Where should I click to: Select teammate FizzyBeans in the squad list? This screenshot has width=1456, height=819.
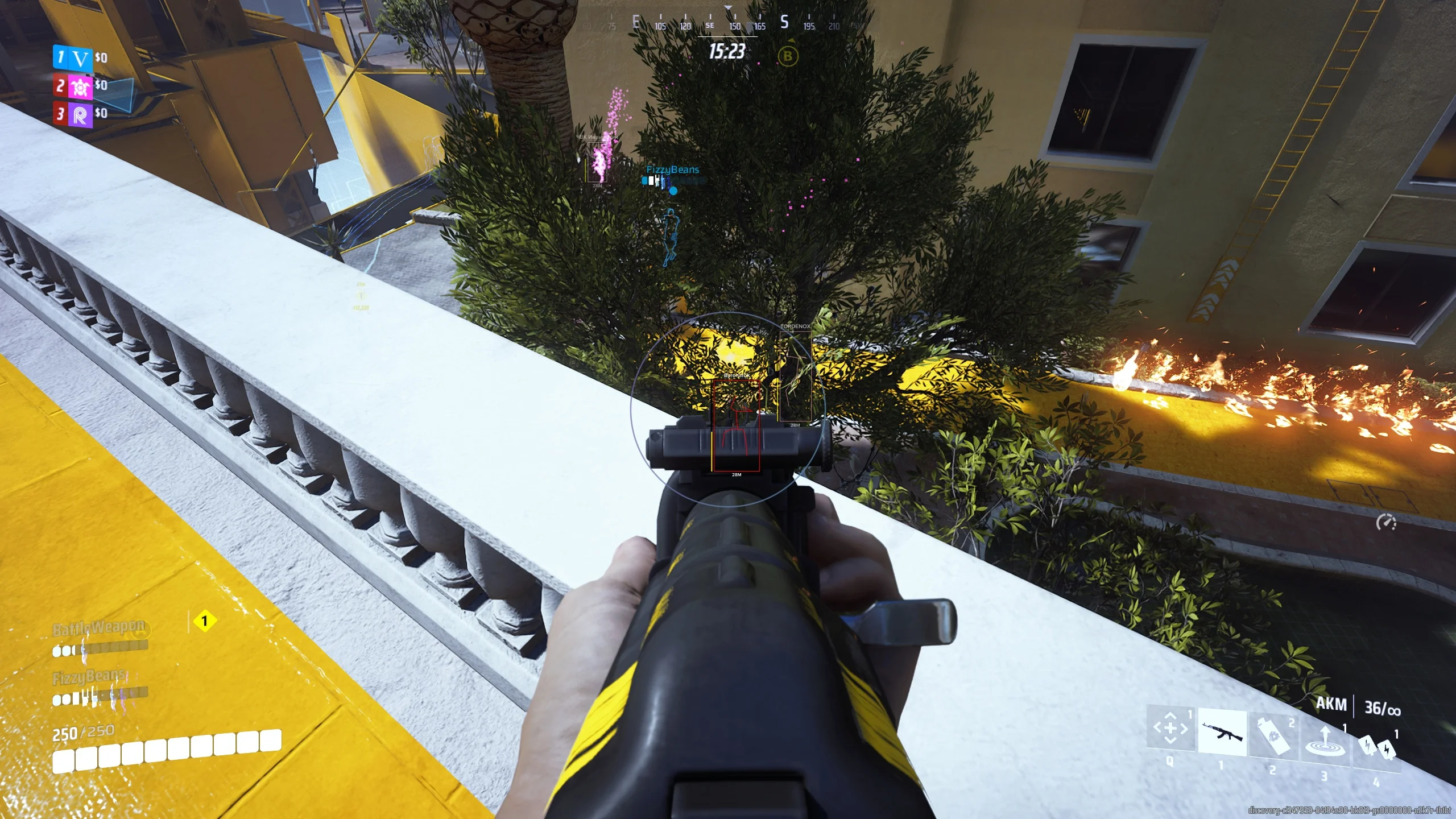[x=90, y=677]
